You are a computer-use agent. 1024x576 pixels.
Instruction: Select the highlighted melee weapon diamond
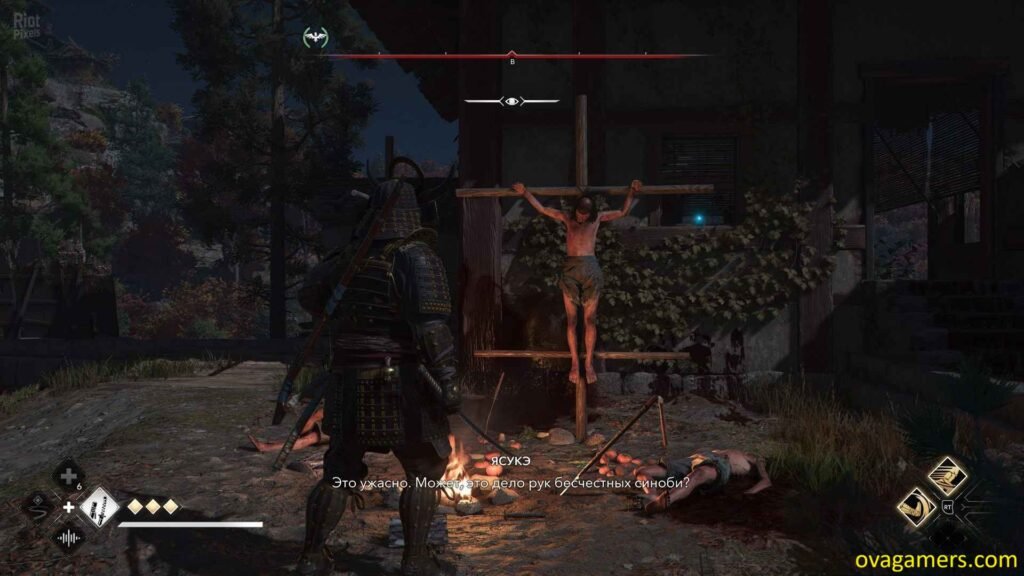point(98,507)
